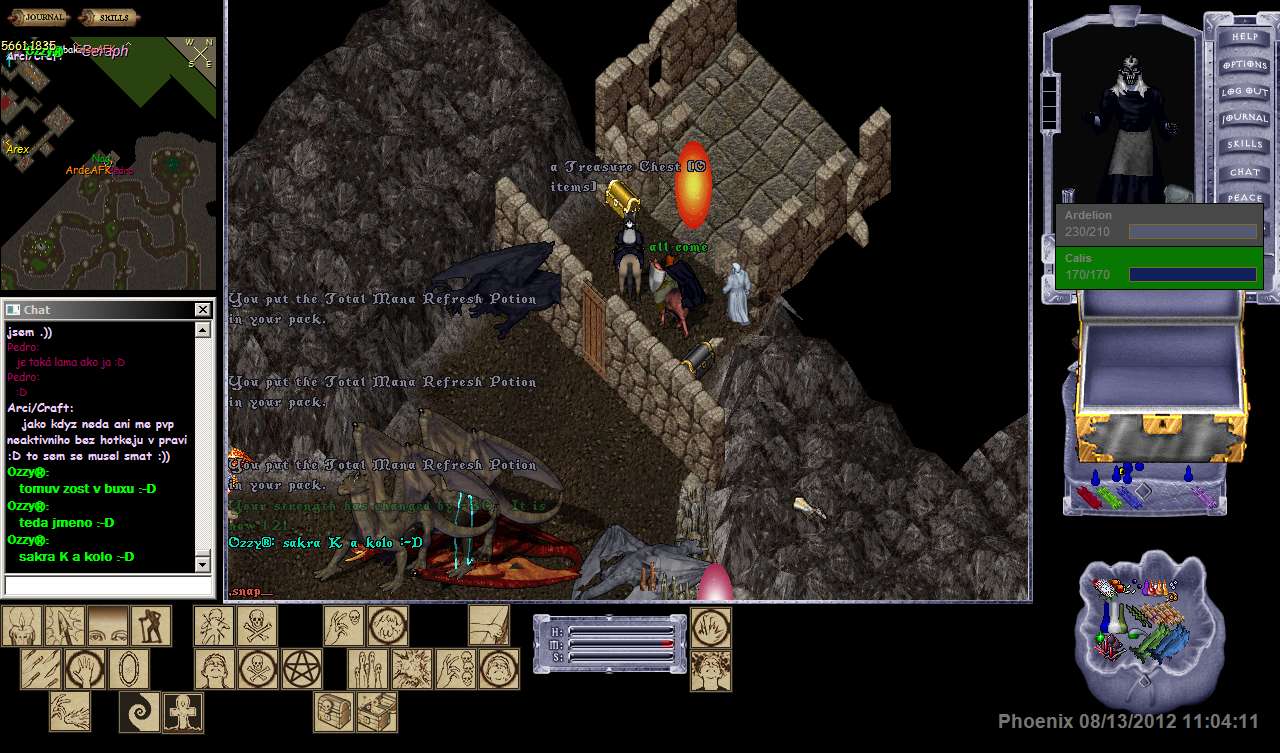Close the Chat window
Viewport: 1280px width, 753px height.
[203, 310]
